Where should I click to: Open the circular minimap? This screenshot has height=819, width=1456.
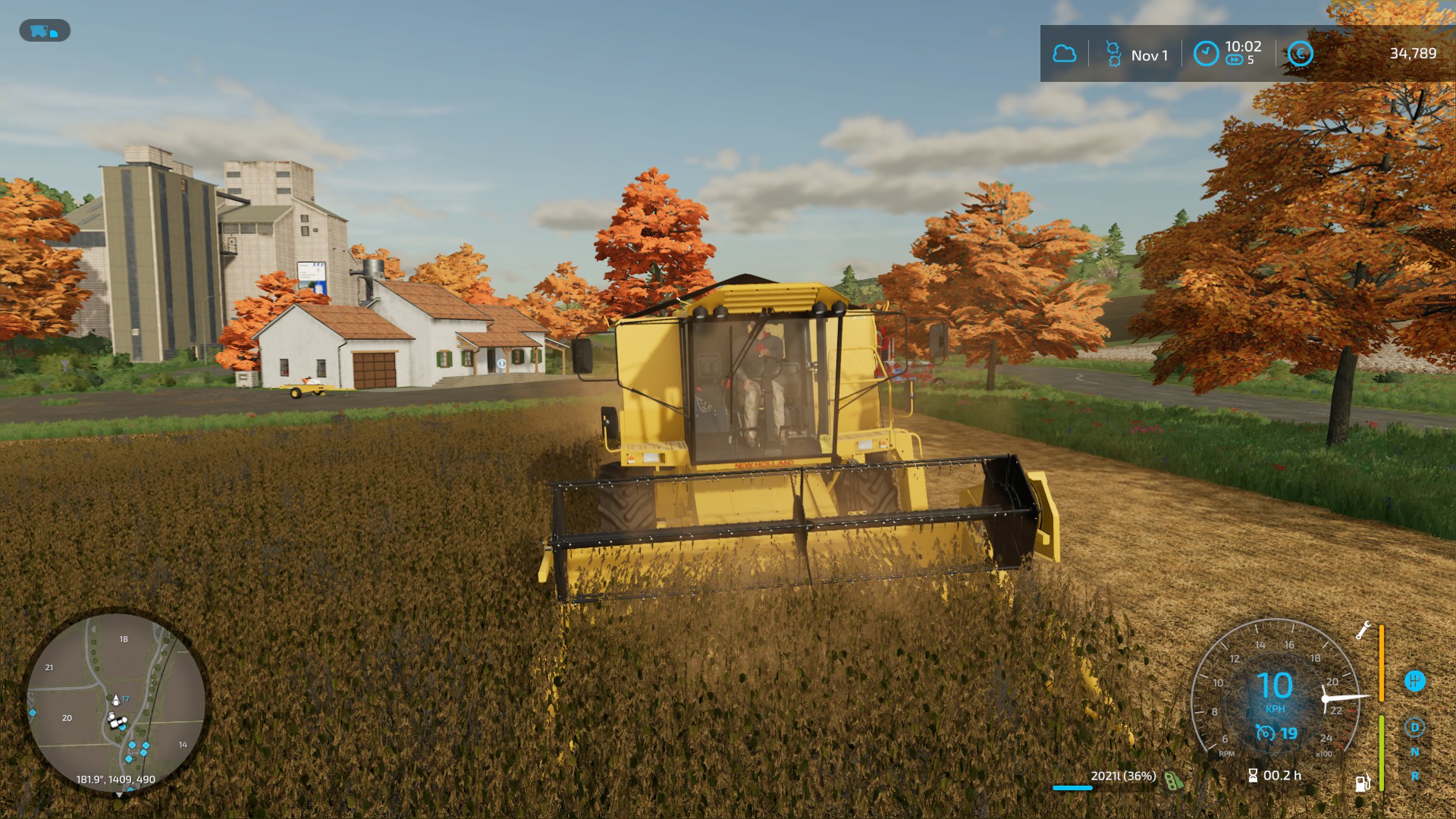(116, 702)
